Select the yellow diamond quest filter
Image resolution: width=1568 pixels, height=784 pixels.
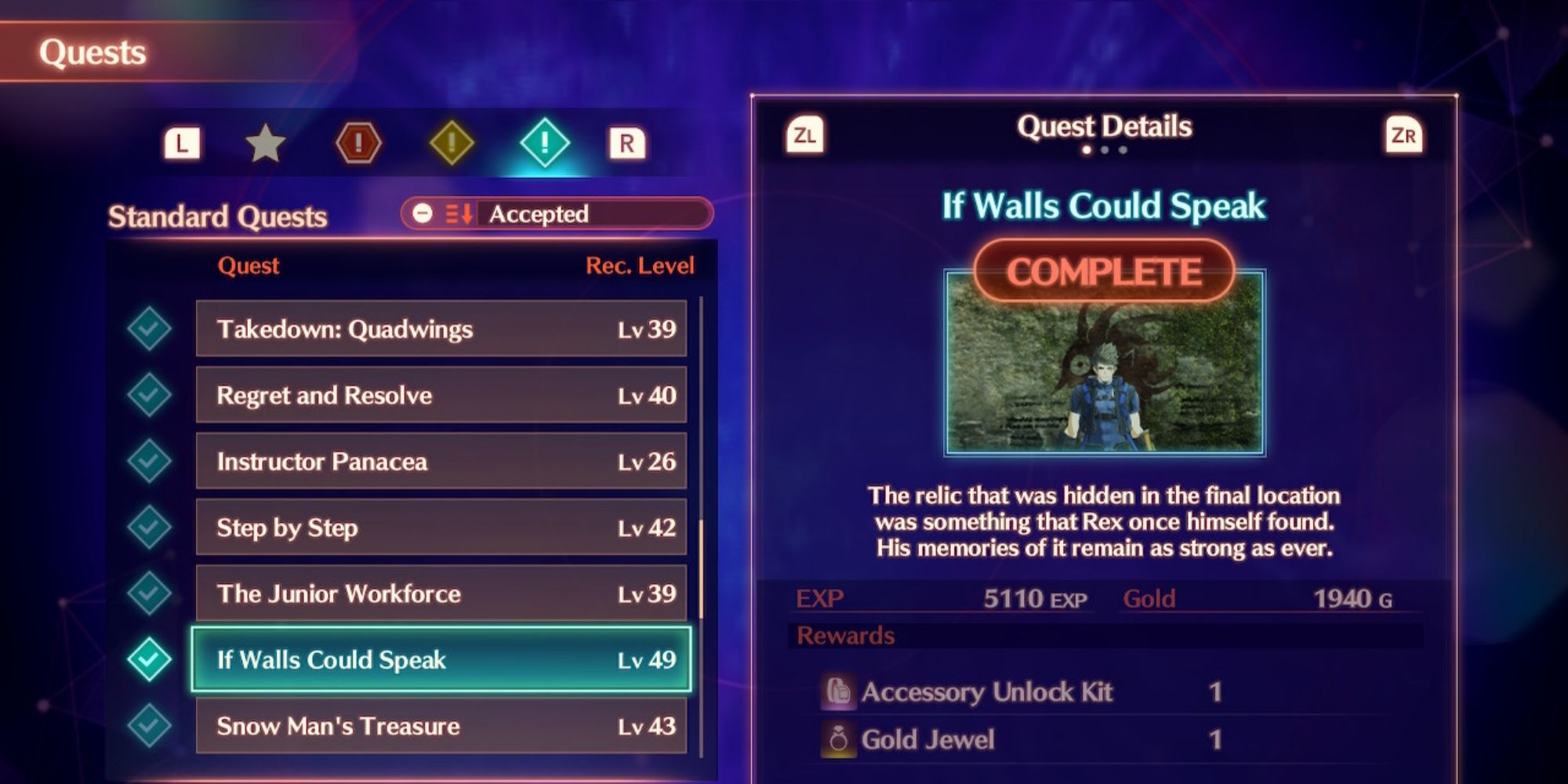click(453, 143)
